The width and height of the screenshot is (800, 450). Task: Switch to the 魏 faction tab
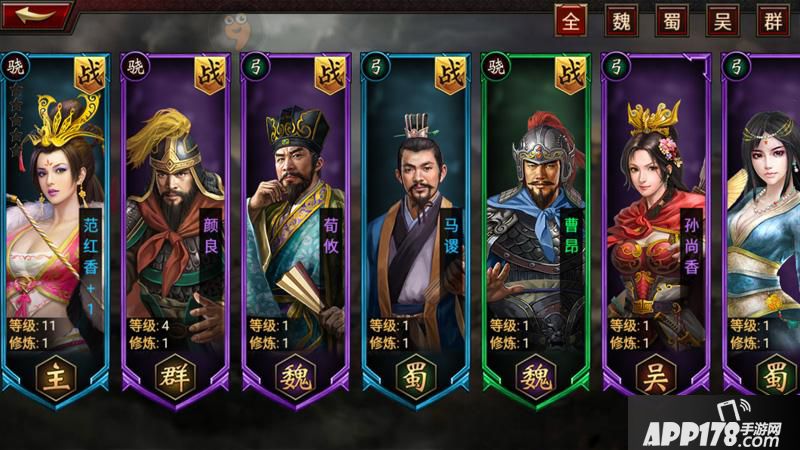click(x=621, y=20)
